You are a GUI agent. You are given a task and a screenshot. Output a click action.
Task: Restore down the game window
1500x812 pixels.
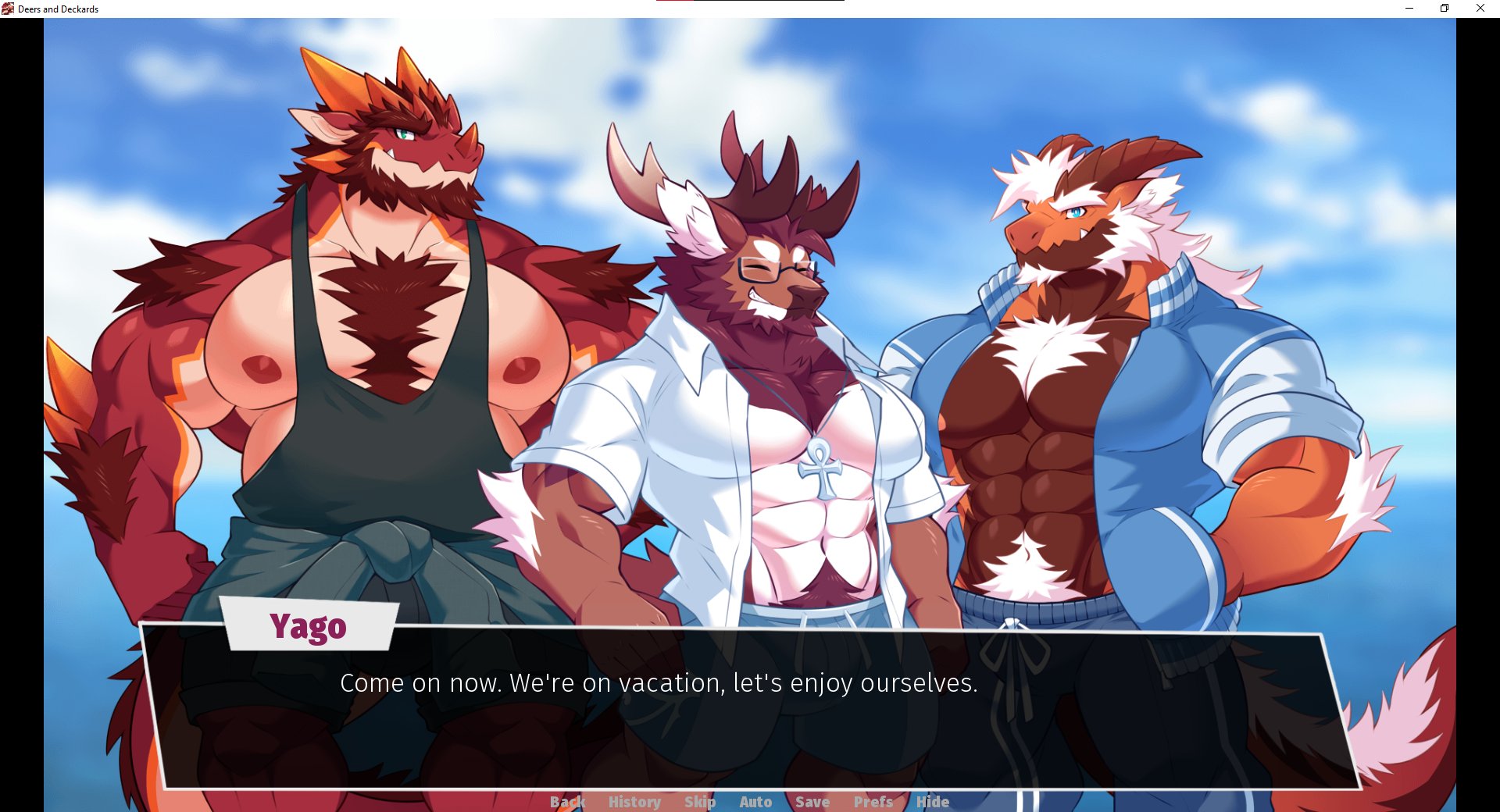point(1444,9)
